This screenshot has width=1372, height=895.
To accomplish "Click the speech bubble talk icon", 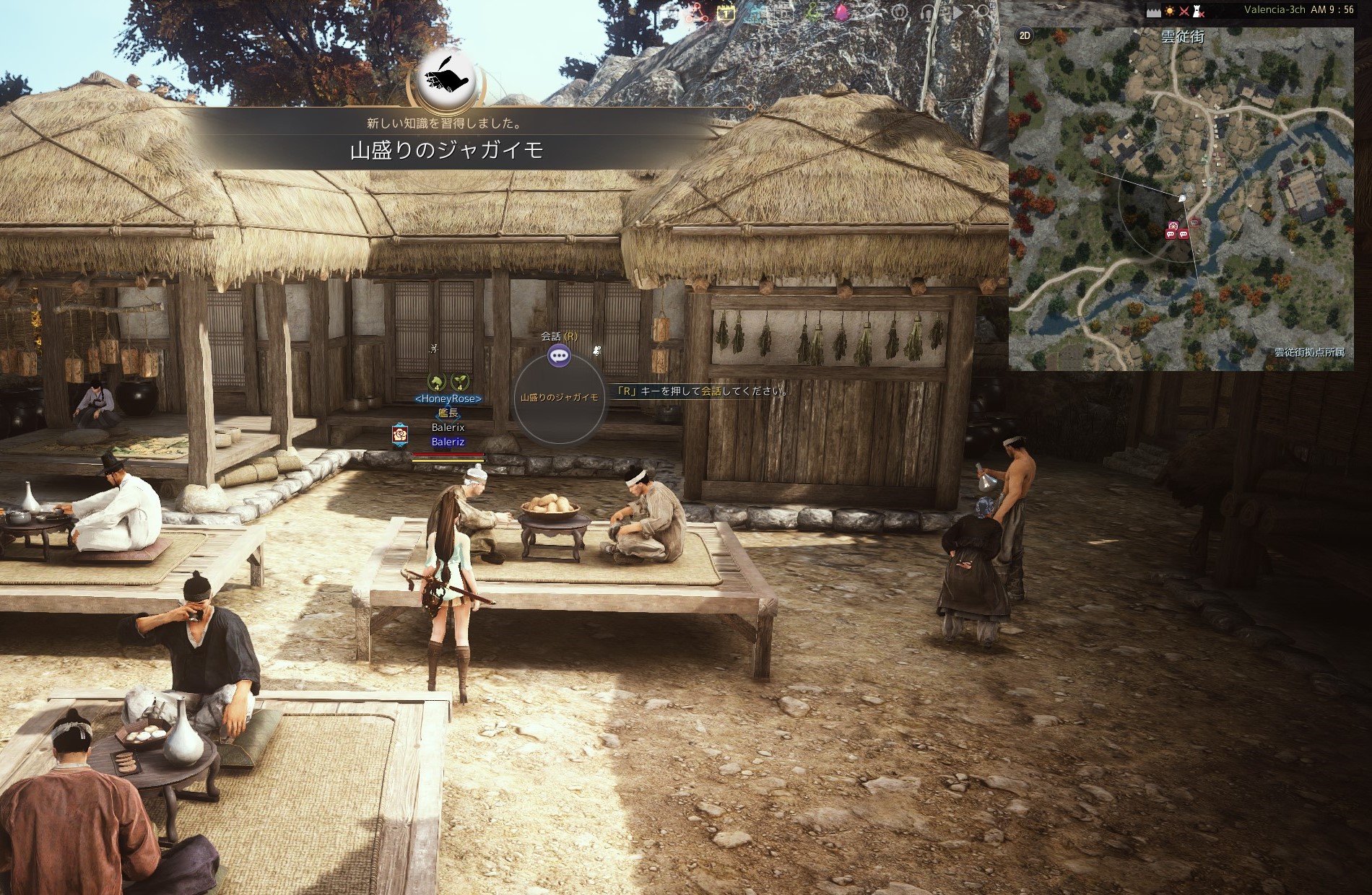I will click(x=558, y=355).
